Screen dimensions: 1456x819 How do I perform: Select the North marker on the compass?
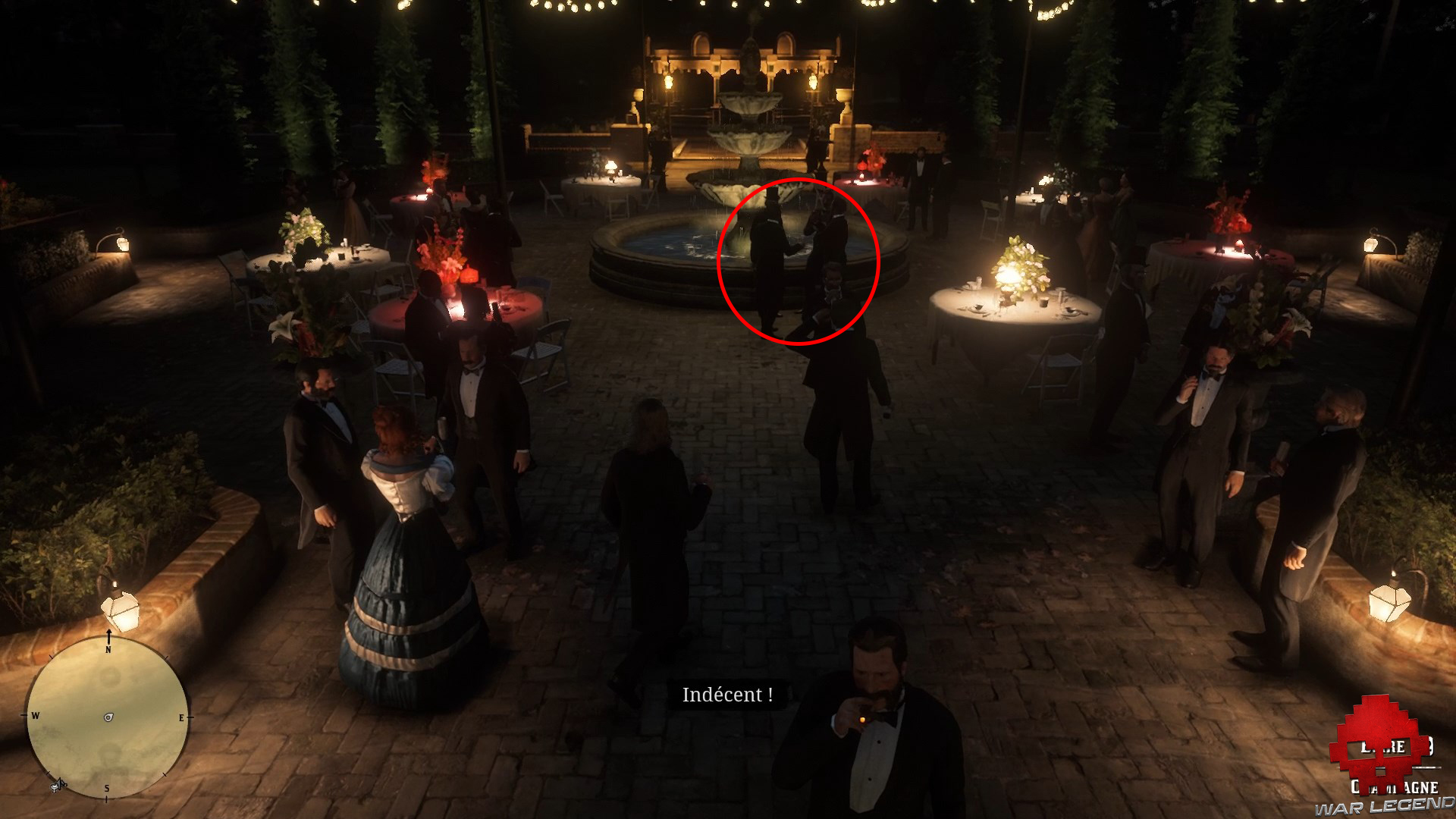click(108, 650)
